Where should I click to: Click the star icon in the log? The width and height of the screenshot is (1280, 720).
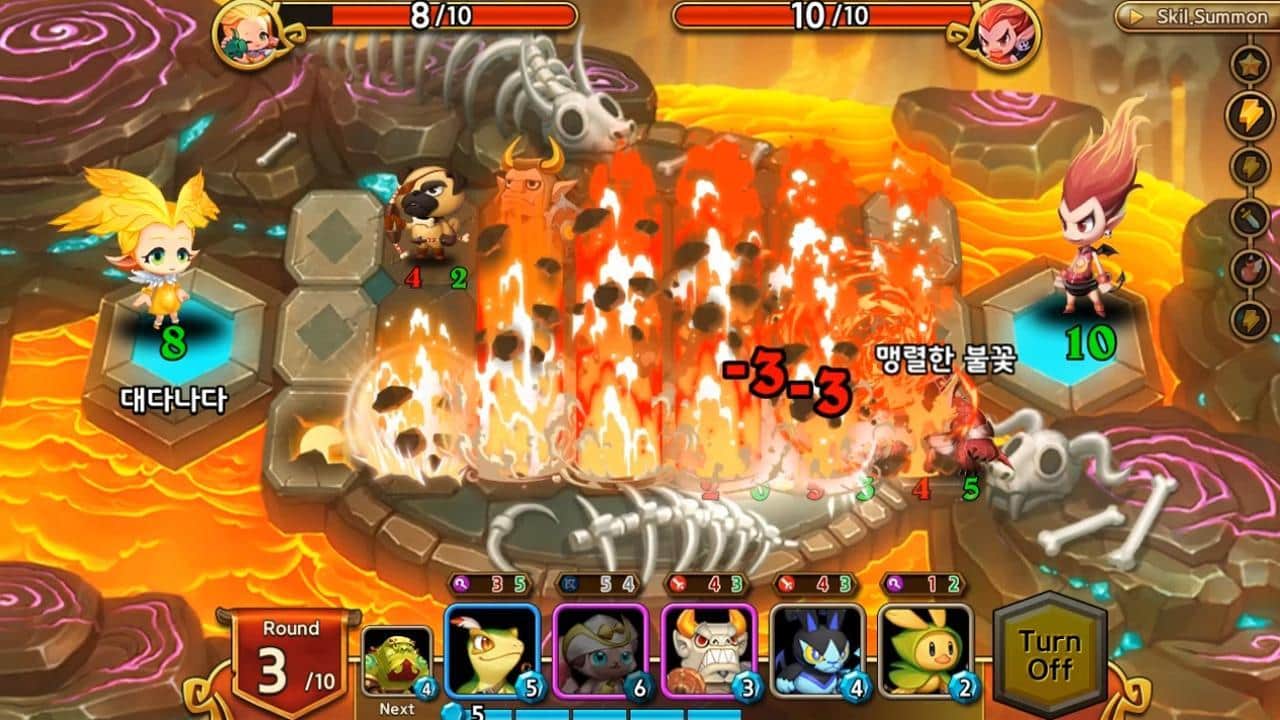pos(1251,66)
